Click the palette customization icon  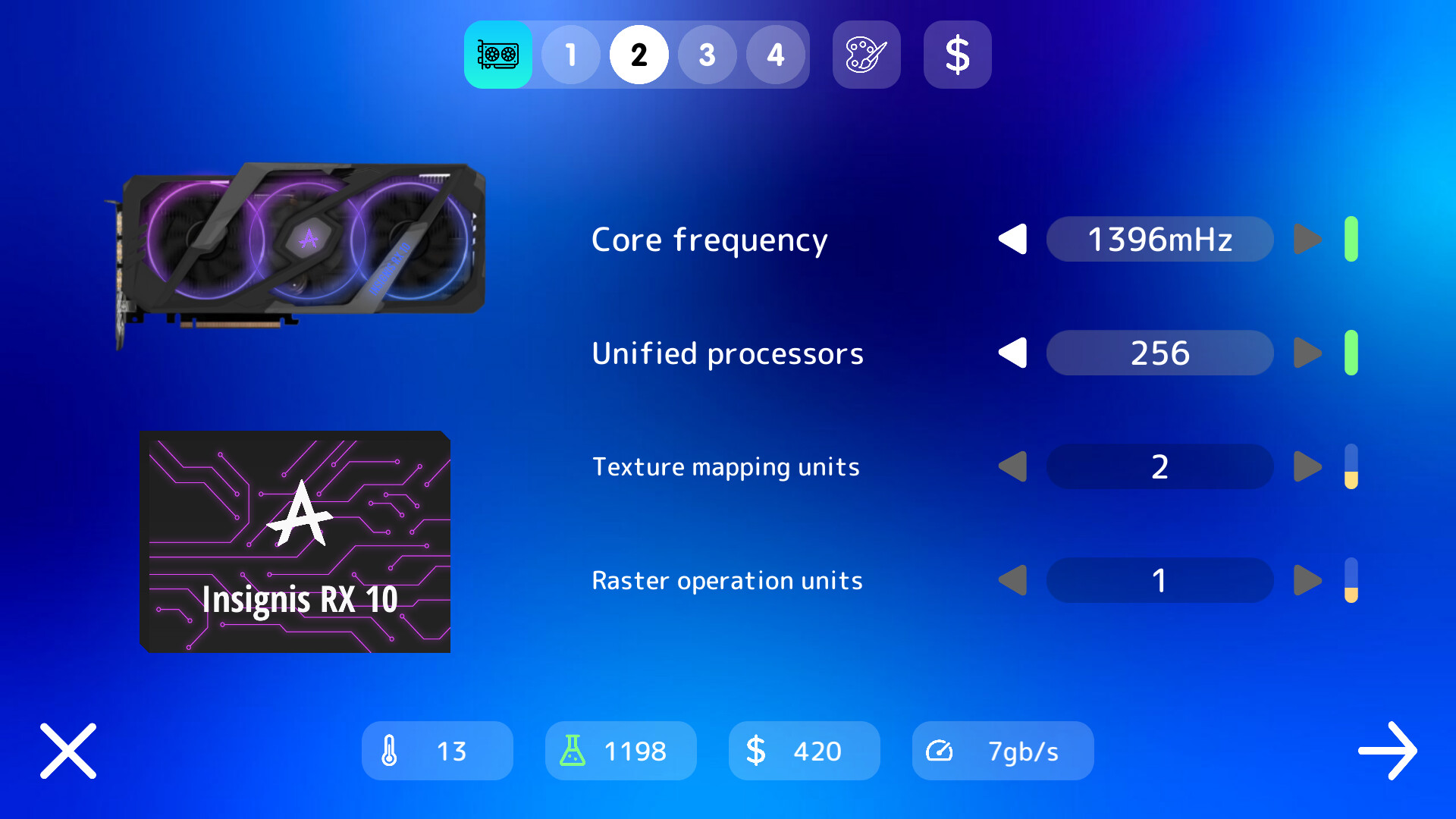[866, 55]
